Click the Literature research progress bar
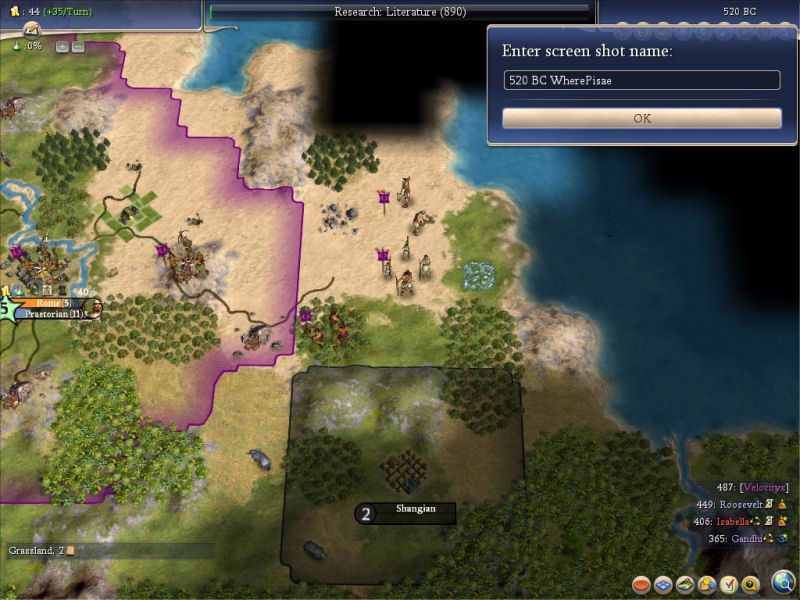Image resolution: width=800 pixels, height=600 pixels. point(400,12)
